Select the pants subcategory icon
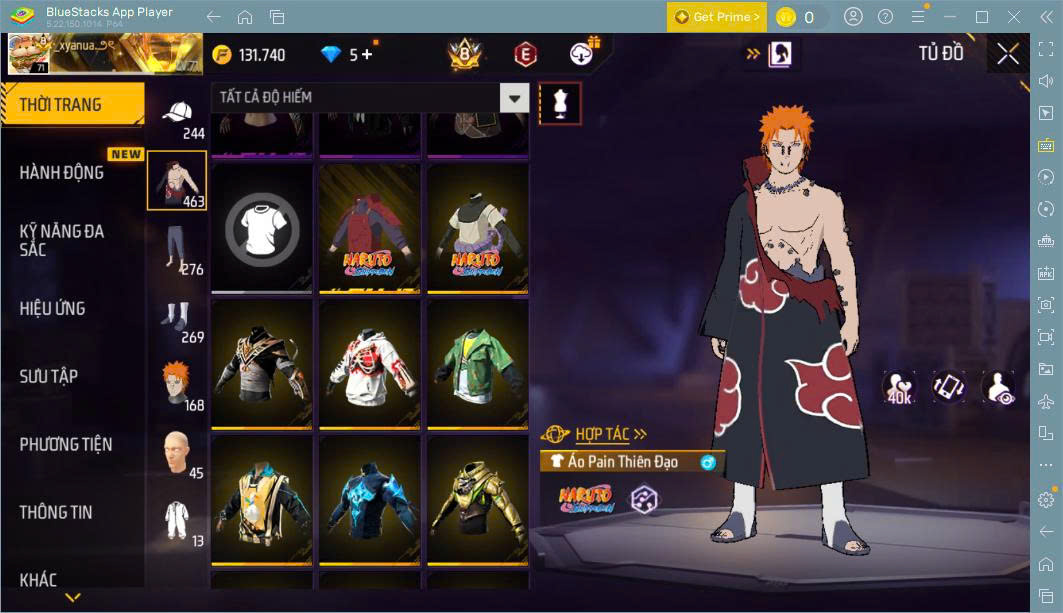 point(177,249)
